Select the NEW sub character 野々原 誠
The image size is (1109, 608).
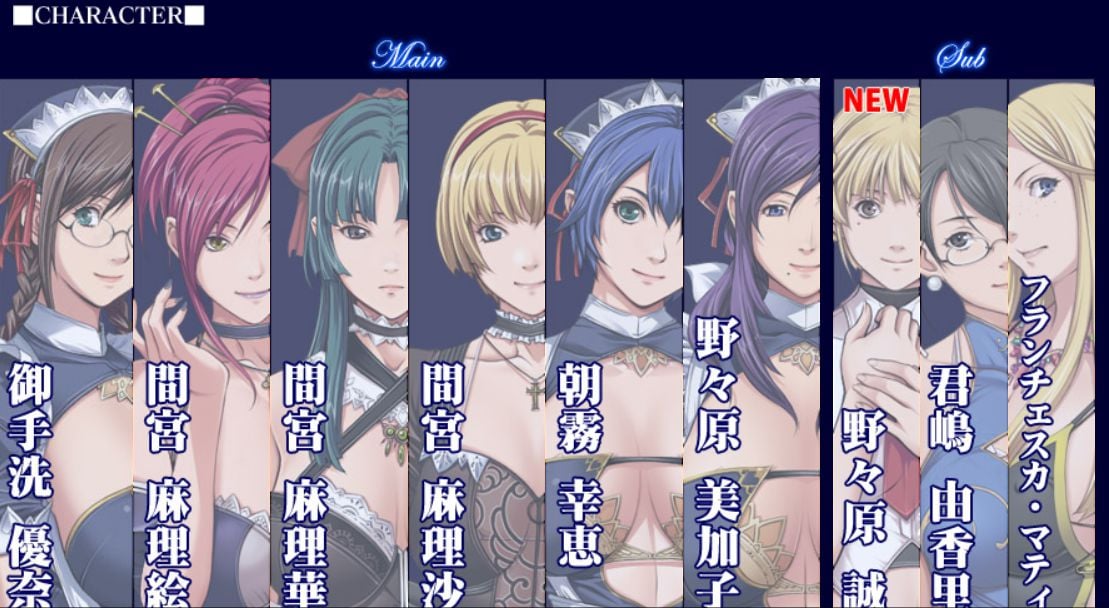tap(876, 340)
